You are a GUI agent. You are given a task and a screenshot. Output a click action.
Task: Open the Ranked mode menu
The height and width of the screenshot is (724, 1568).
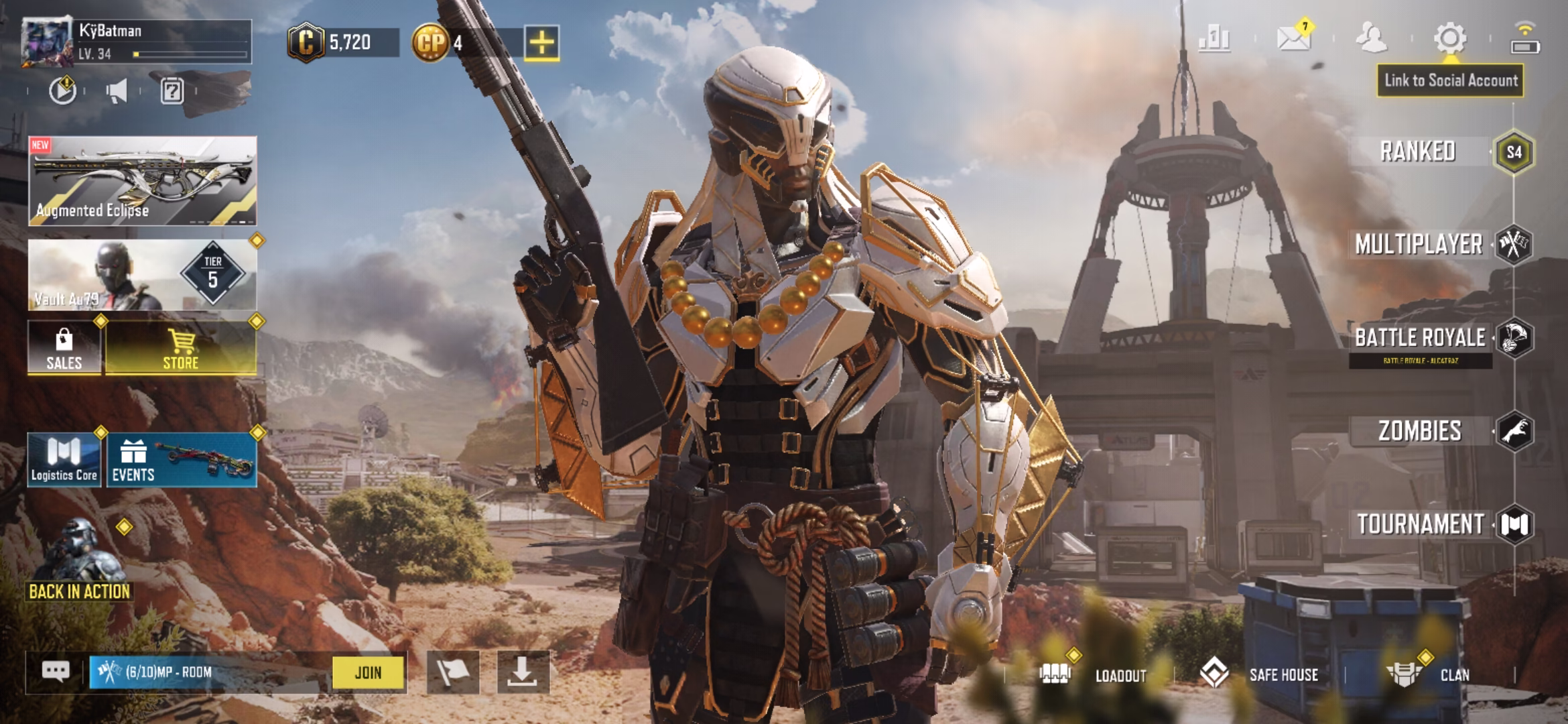tap(1418, 152)
